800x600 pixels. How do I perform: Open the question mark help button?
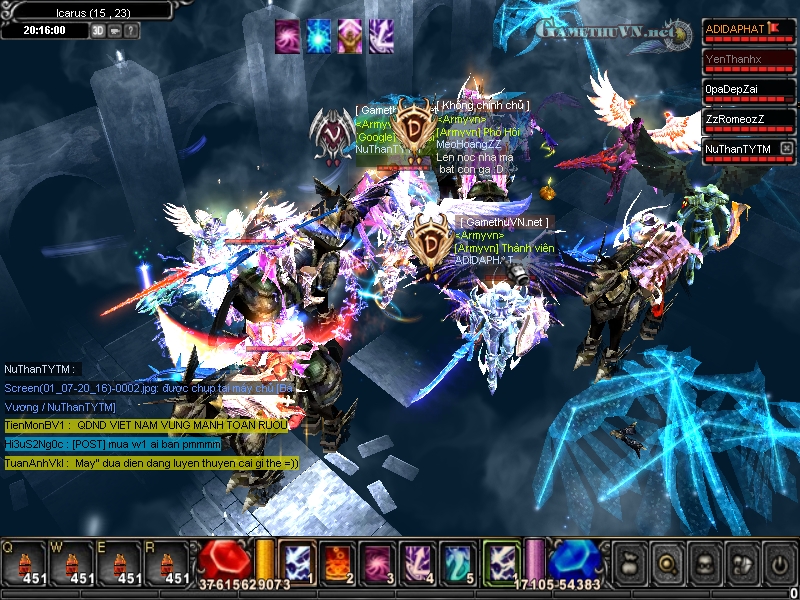point(132,31)
